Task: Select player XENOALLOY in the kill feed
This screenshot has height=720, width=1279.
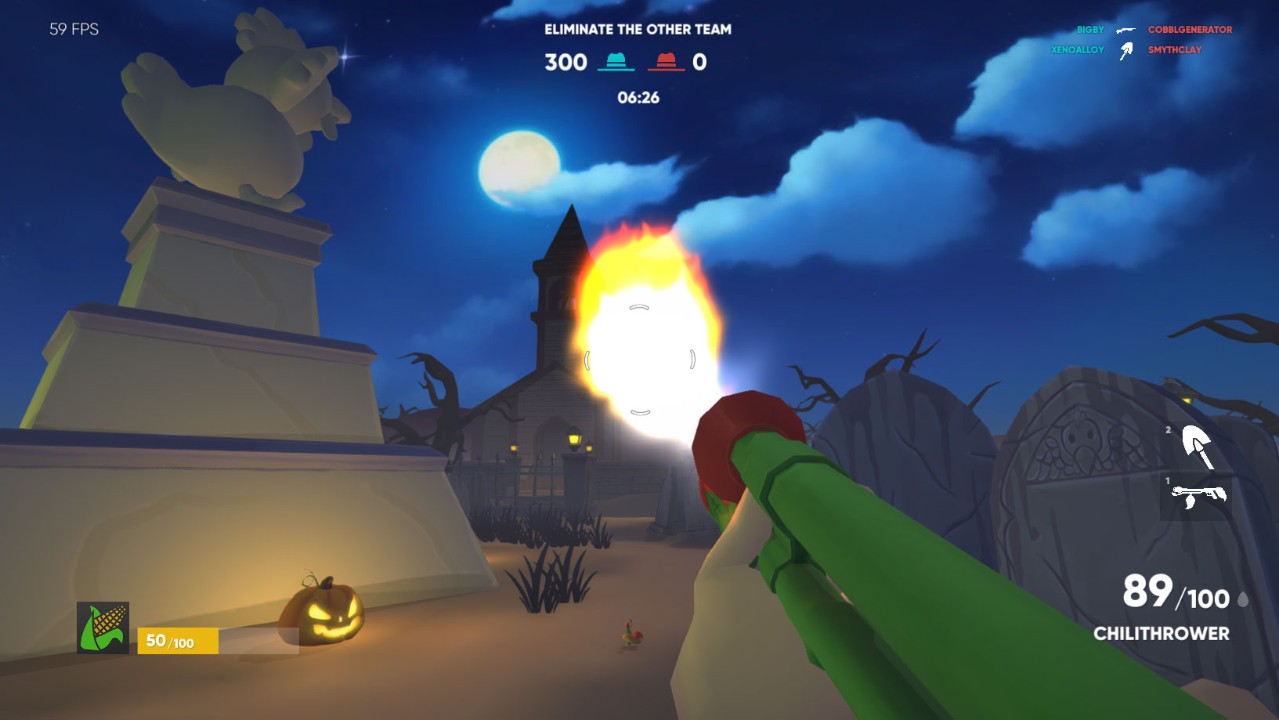Action: (1077, 49)
